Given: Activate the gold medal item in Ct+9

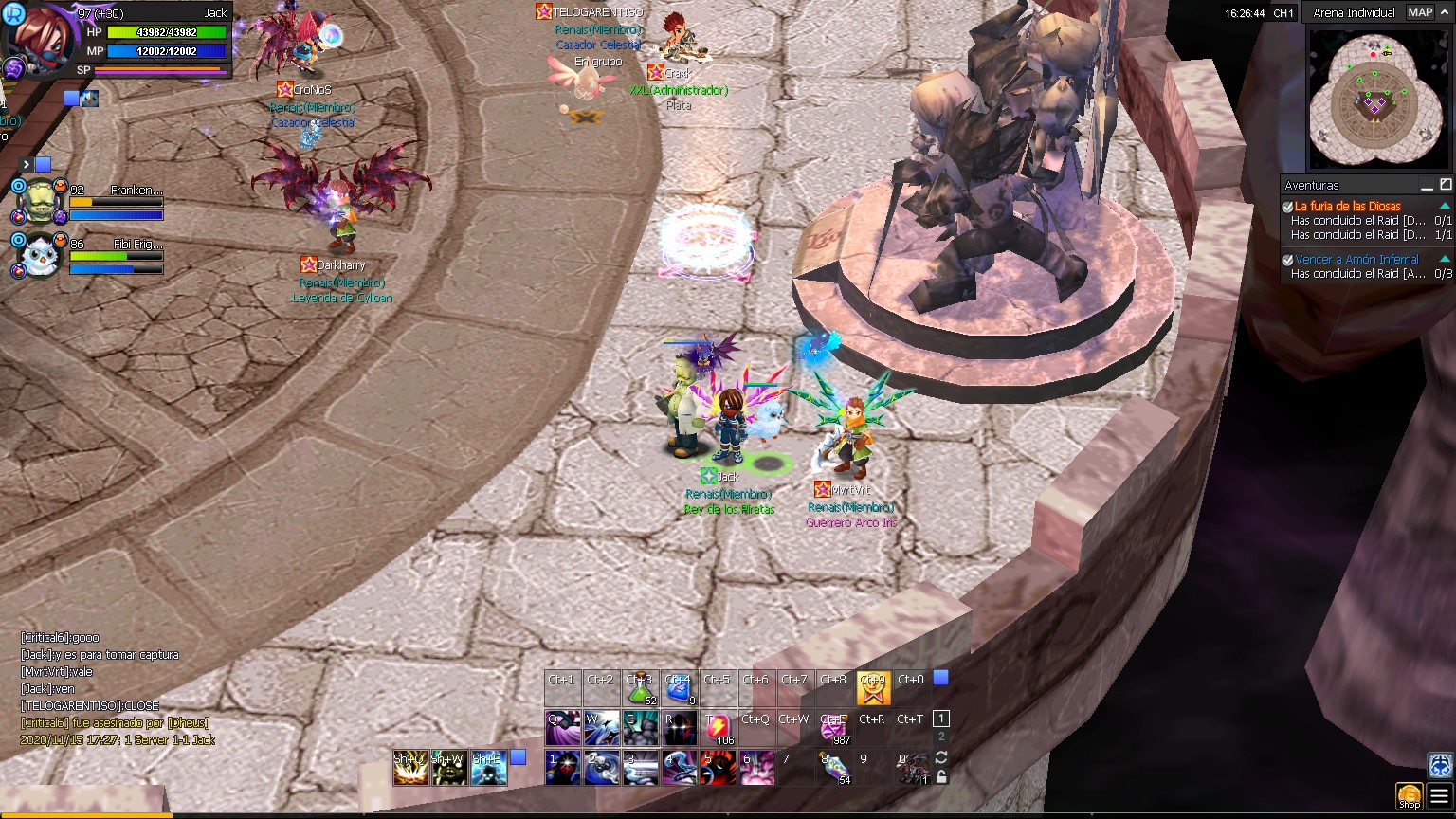Looking at the screenshot, I should (873, 689).
